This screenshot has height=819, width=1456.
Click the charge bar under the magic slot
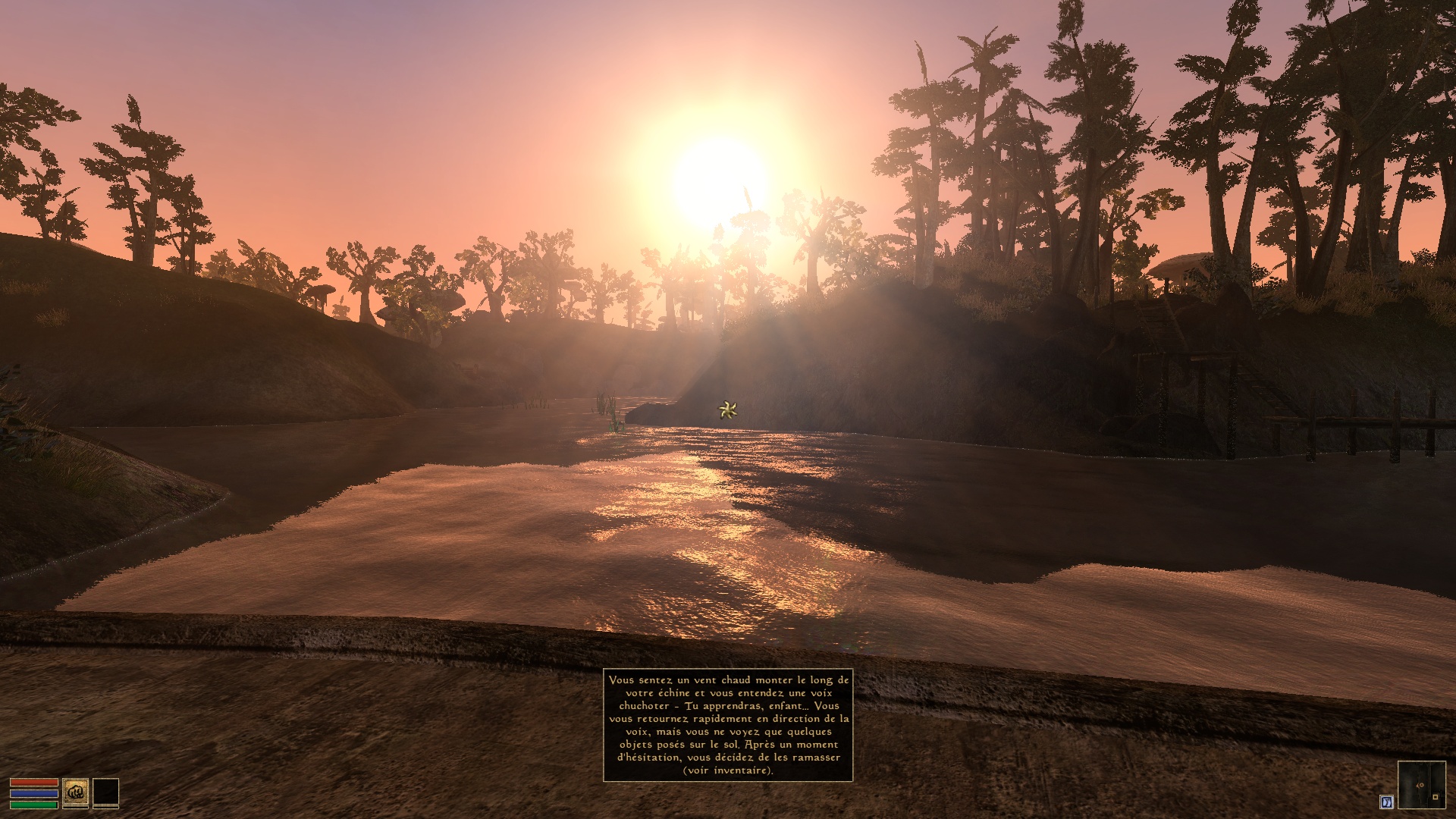(105, 807)
